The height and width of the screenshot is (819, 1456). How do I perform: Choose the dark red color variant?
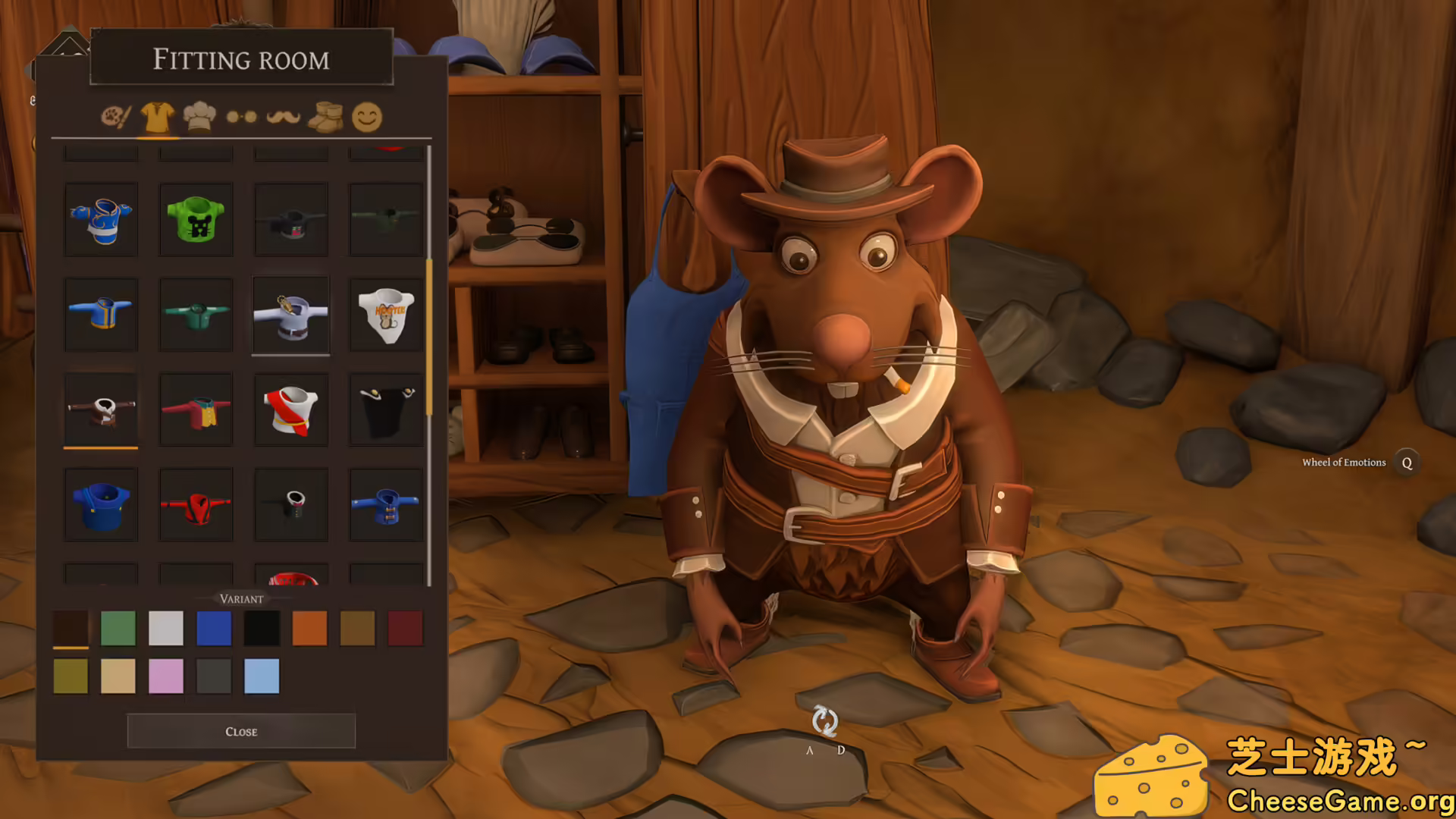405,629
